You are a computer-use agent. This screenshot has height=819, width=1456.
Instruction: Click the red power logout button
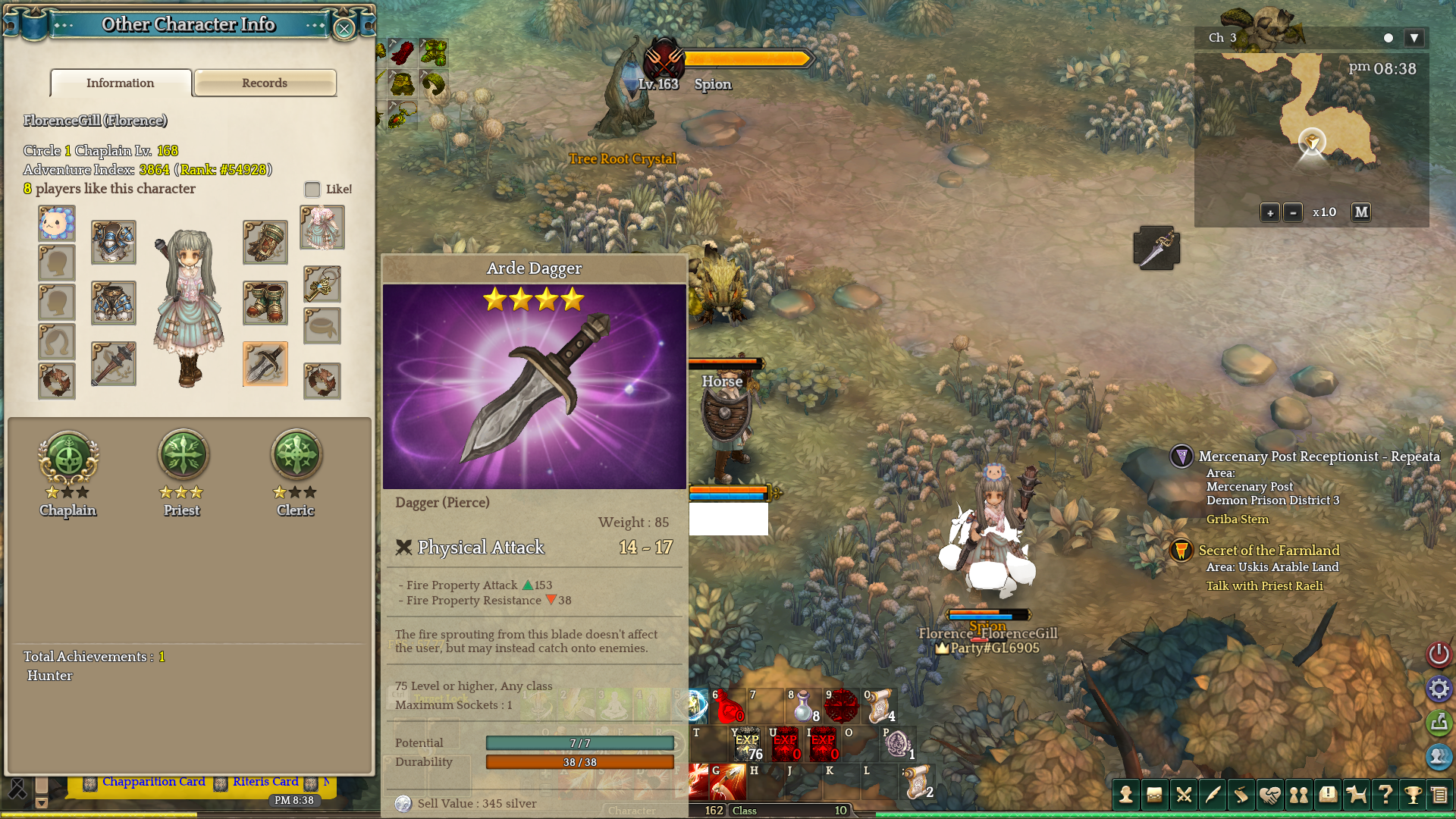pos(1439,654)
